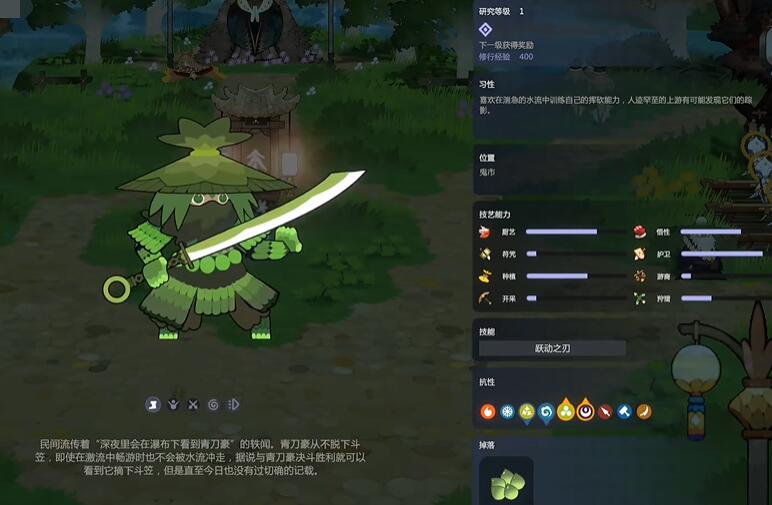The width and height of the screenshot is (772, 505).
Task: Open the green leaf drop item
Action: tap(506, 484)
